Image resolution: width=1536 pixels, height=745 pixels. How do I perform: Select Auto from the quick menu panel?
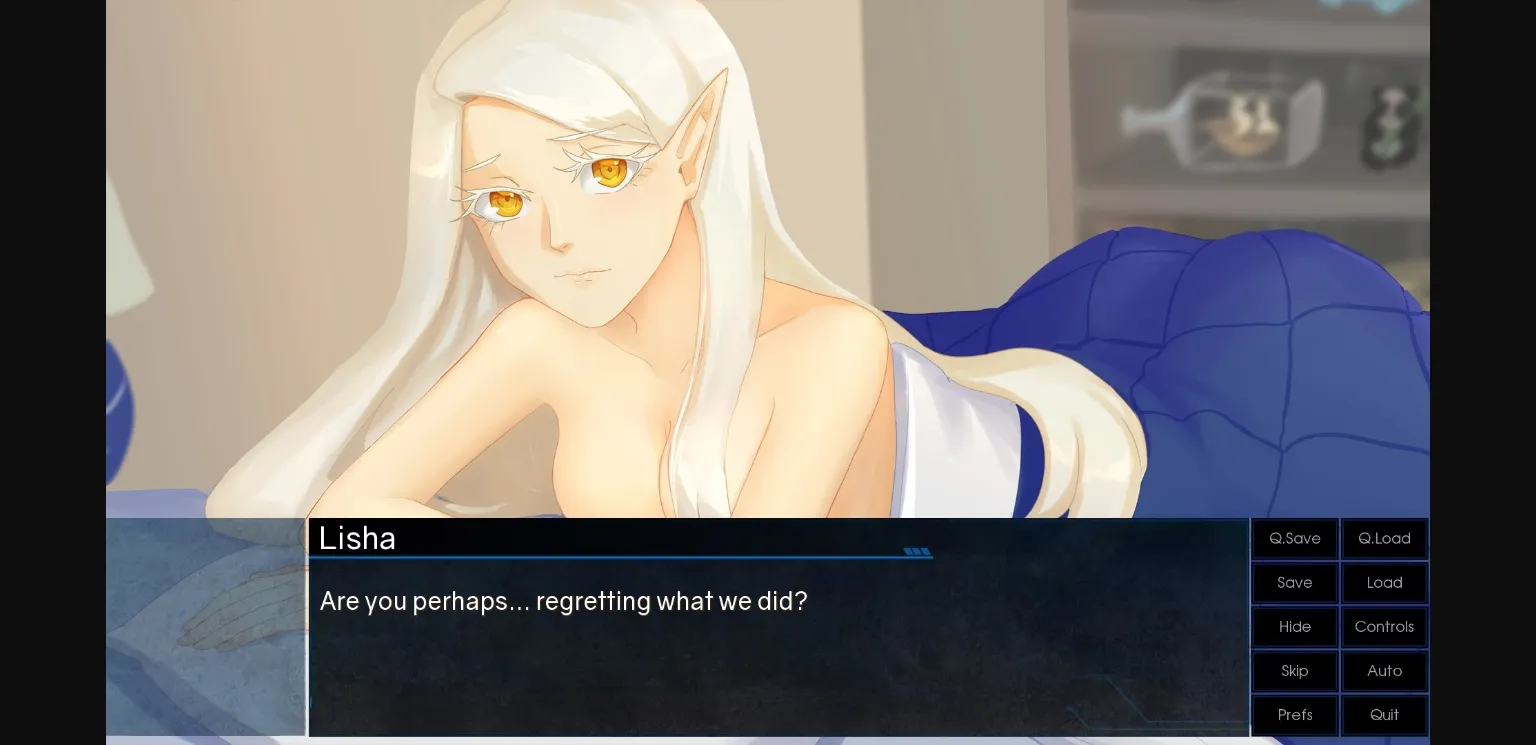1384,671
